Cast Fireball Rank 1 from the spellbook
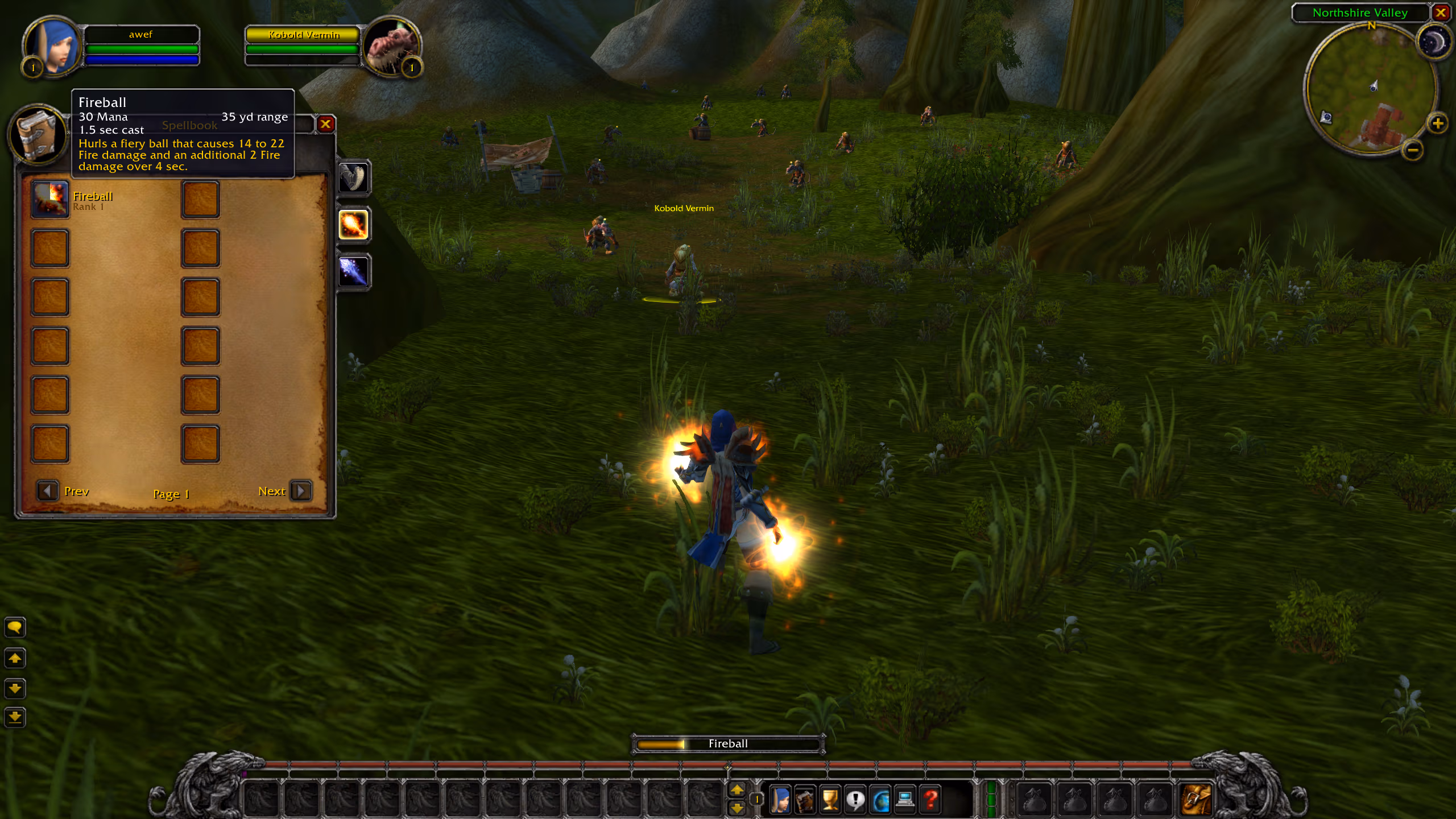The height and width of the screenshot is (819, 1456). pos(50,200)
